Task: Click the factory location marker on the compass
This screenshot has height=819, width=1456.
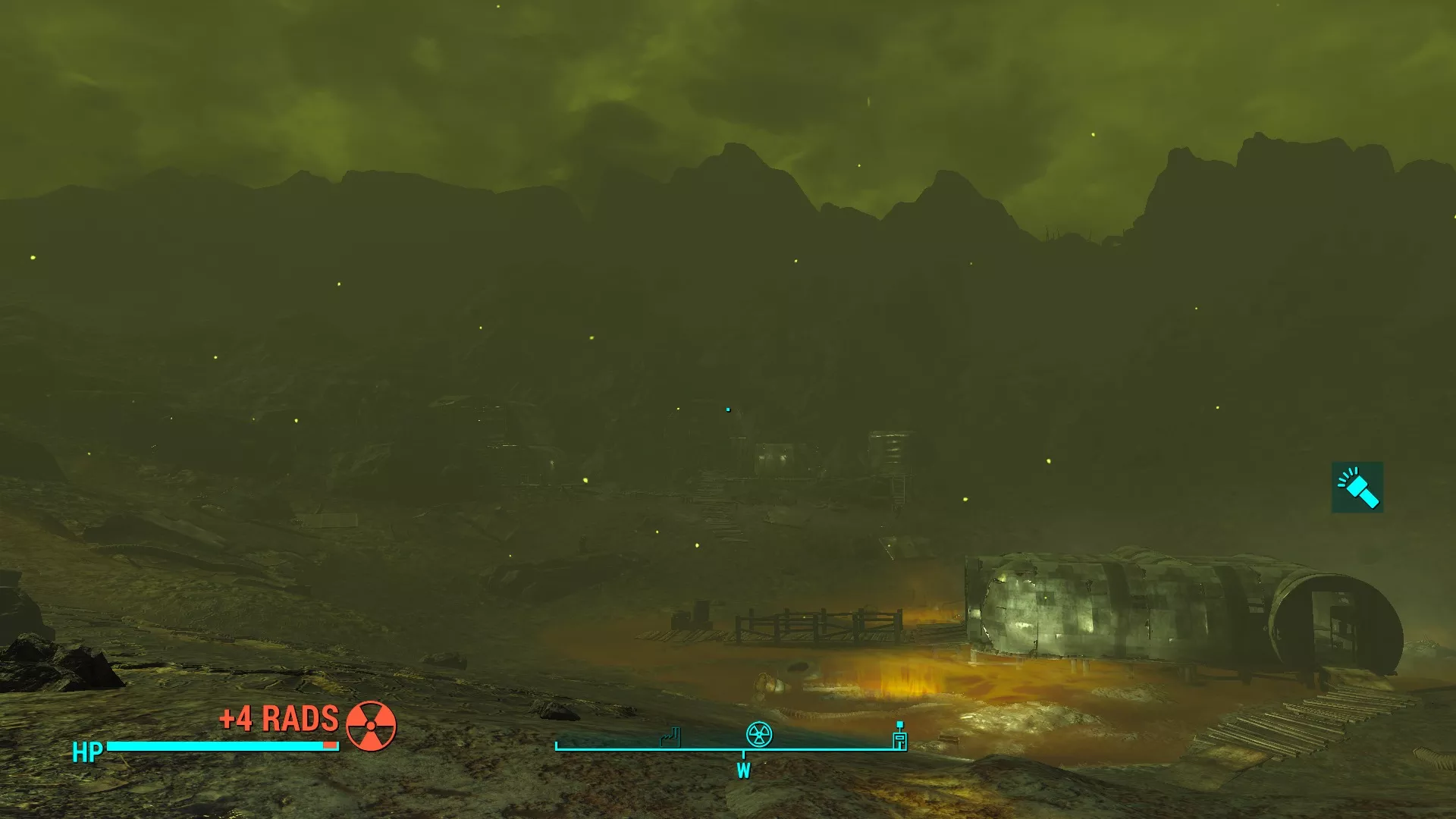Action: click(670, 736)
